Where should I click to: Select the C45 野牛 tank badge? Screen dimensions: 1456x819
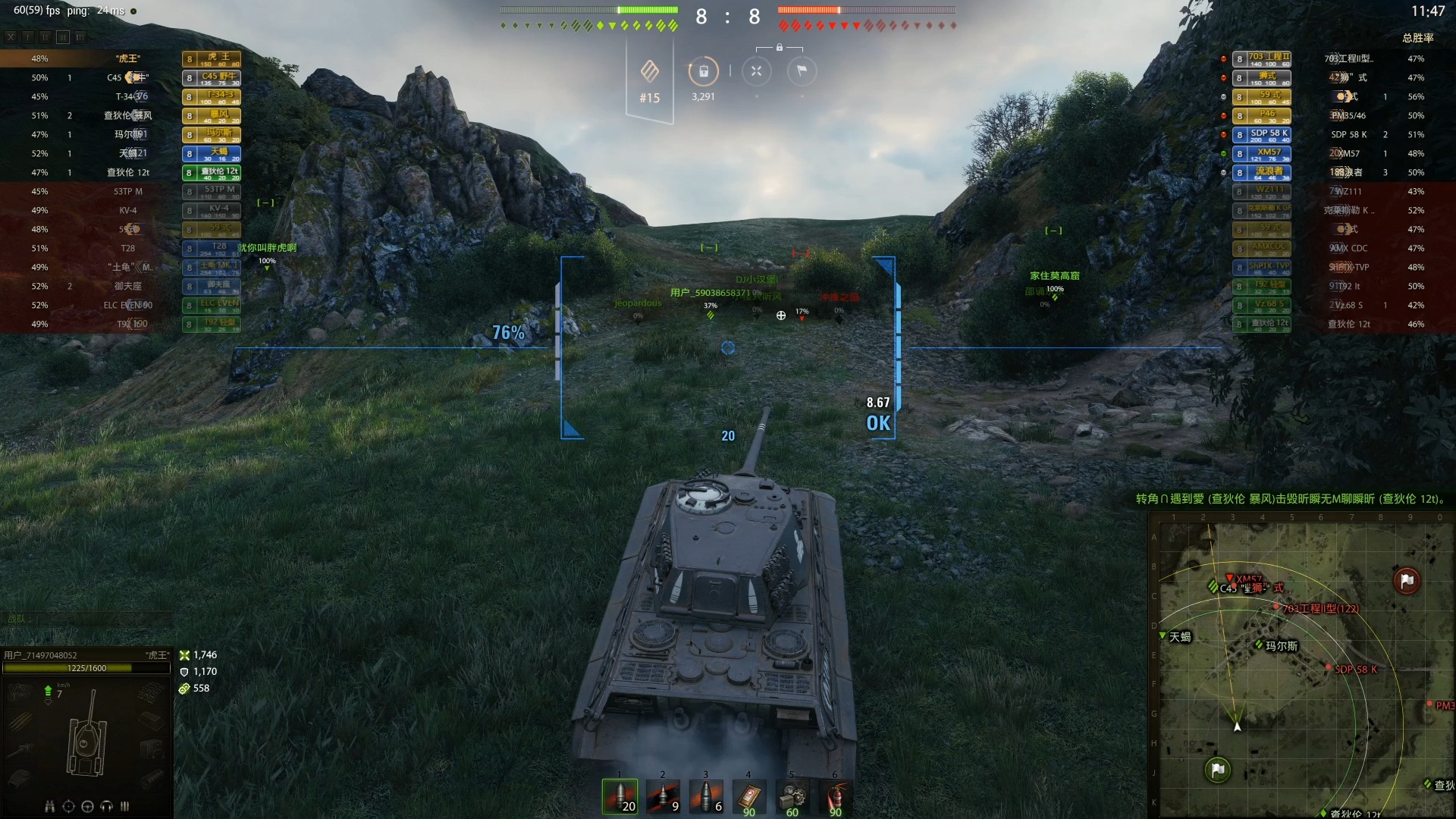click(212, 77)
